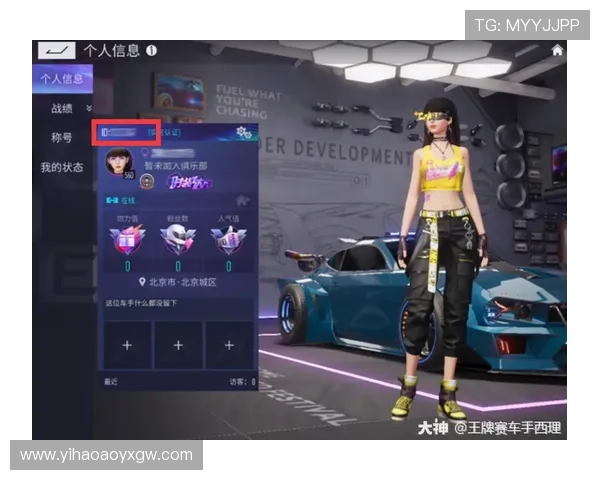Click the 北京市·北京城区 location label
The width and height of the screenshot is (600, 480).
point(180,283)
